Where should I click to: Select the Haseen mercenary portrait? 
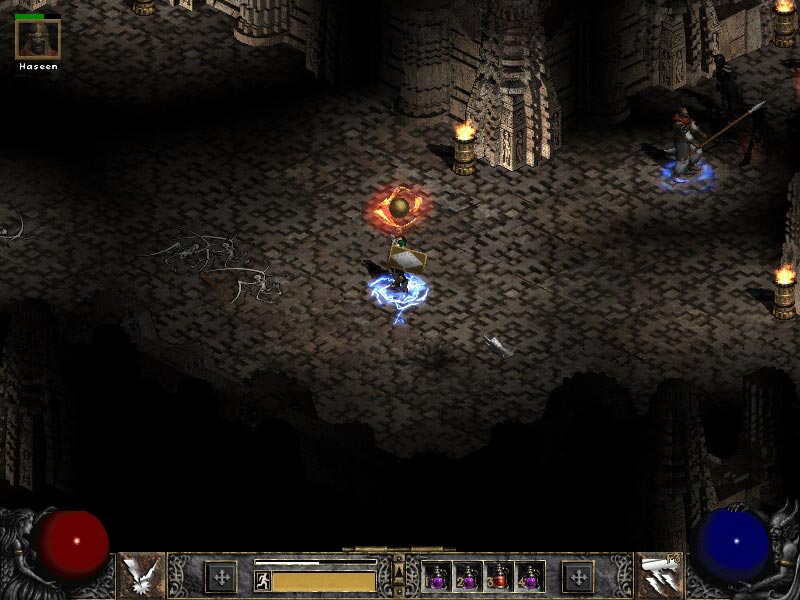pos(38,39)
